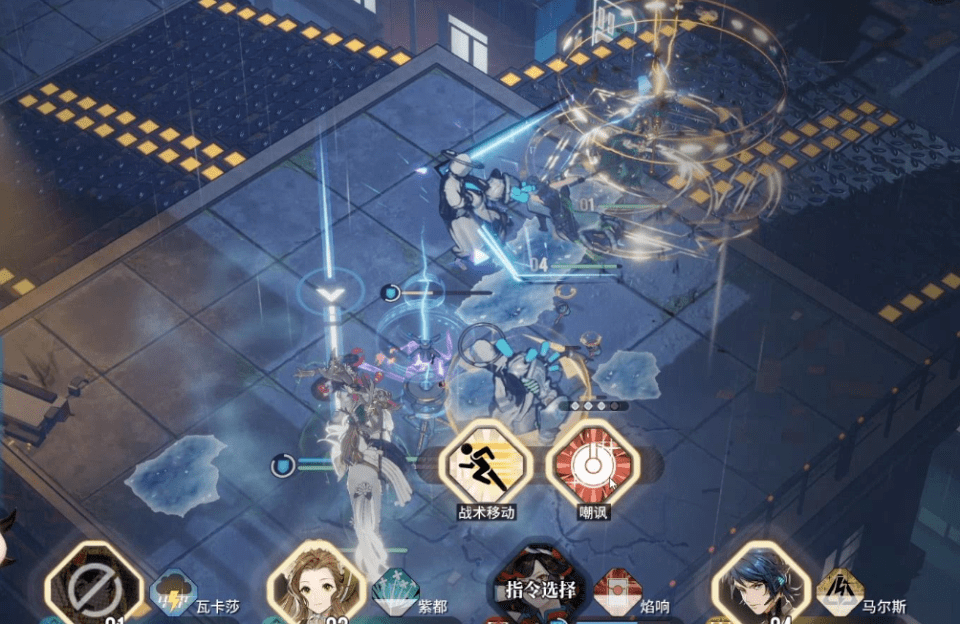Image resolution: width=960 pixels, height=624 pixels.
Task: Select the 瓦卡莎 unit slot
Action: [x=96, y=586]
